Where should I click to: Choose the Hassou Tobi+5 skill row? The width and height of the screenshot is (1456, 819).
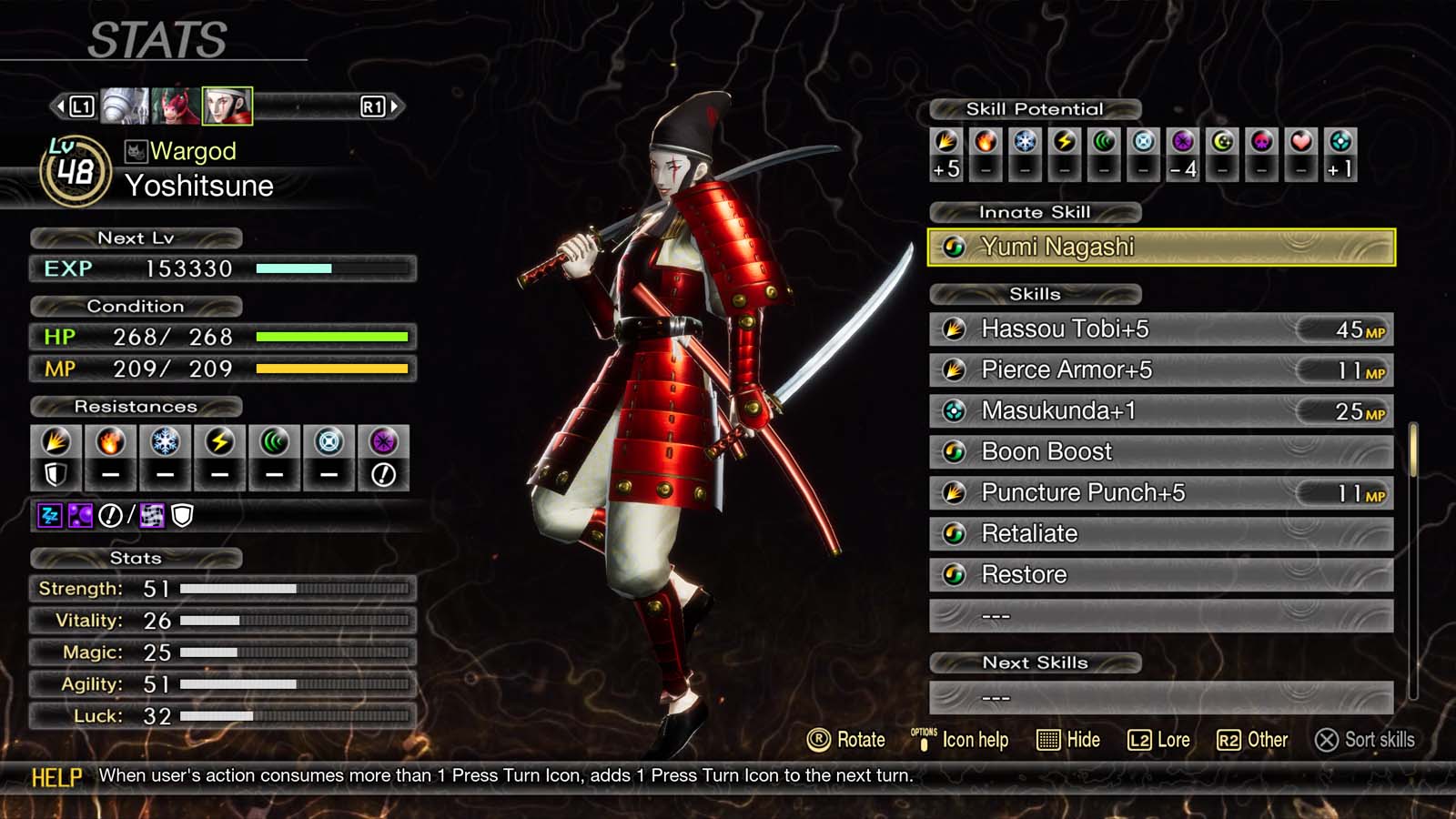pyautogui.click(x=1160, y=329)
